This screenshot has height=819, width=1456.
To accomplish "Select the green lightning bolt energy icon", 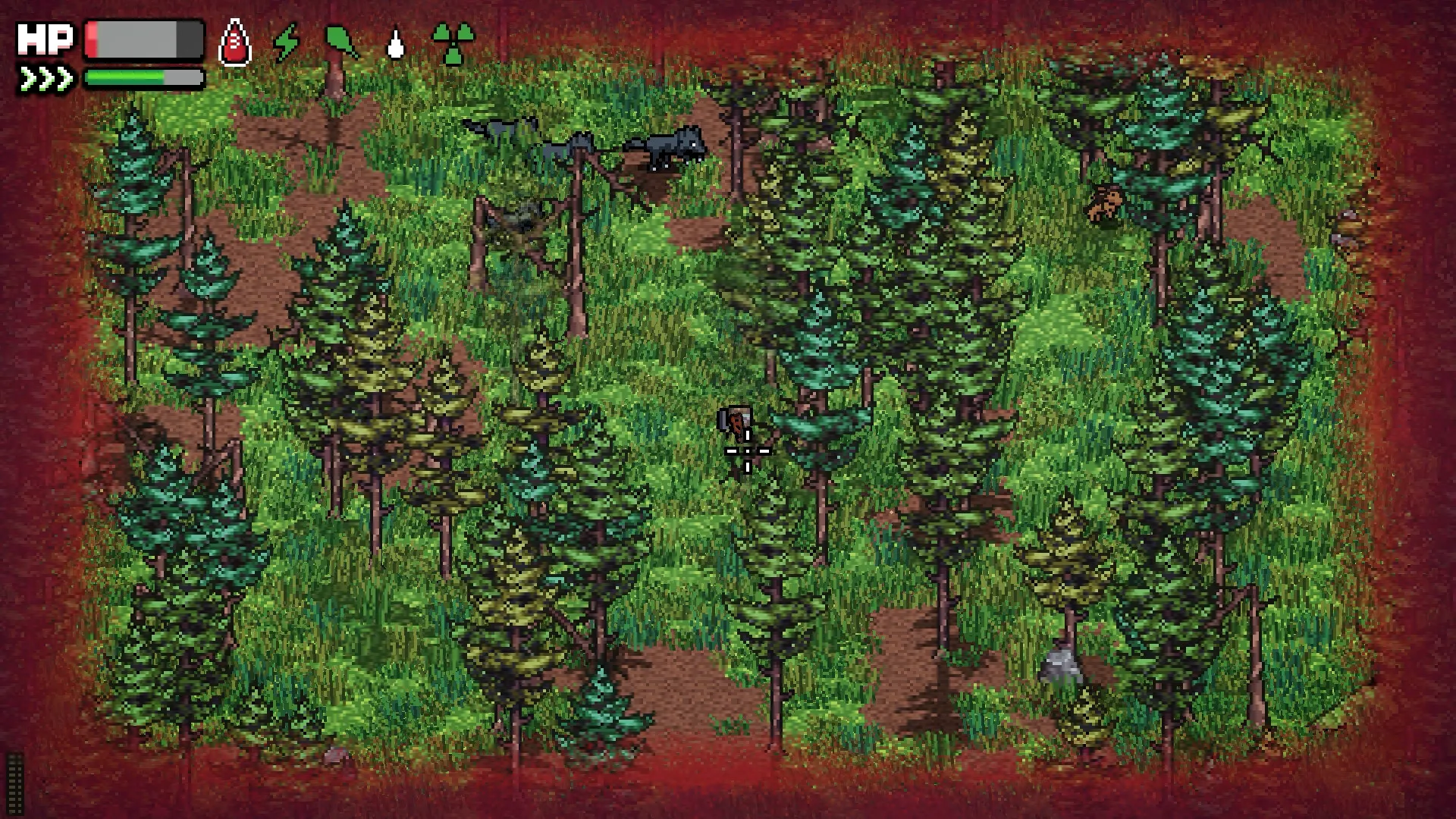I will pos(286,42).
